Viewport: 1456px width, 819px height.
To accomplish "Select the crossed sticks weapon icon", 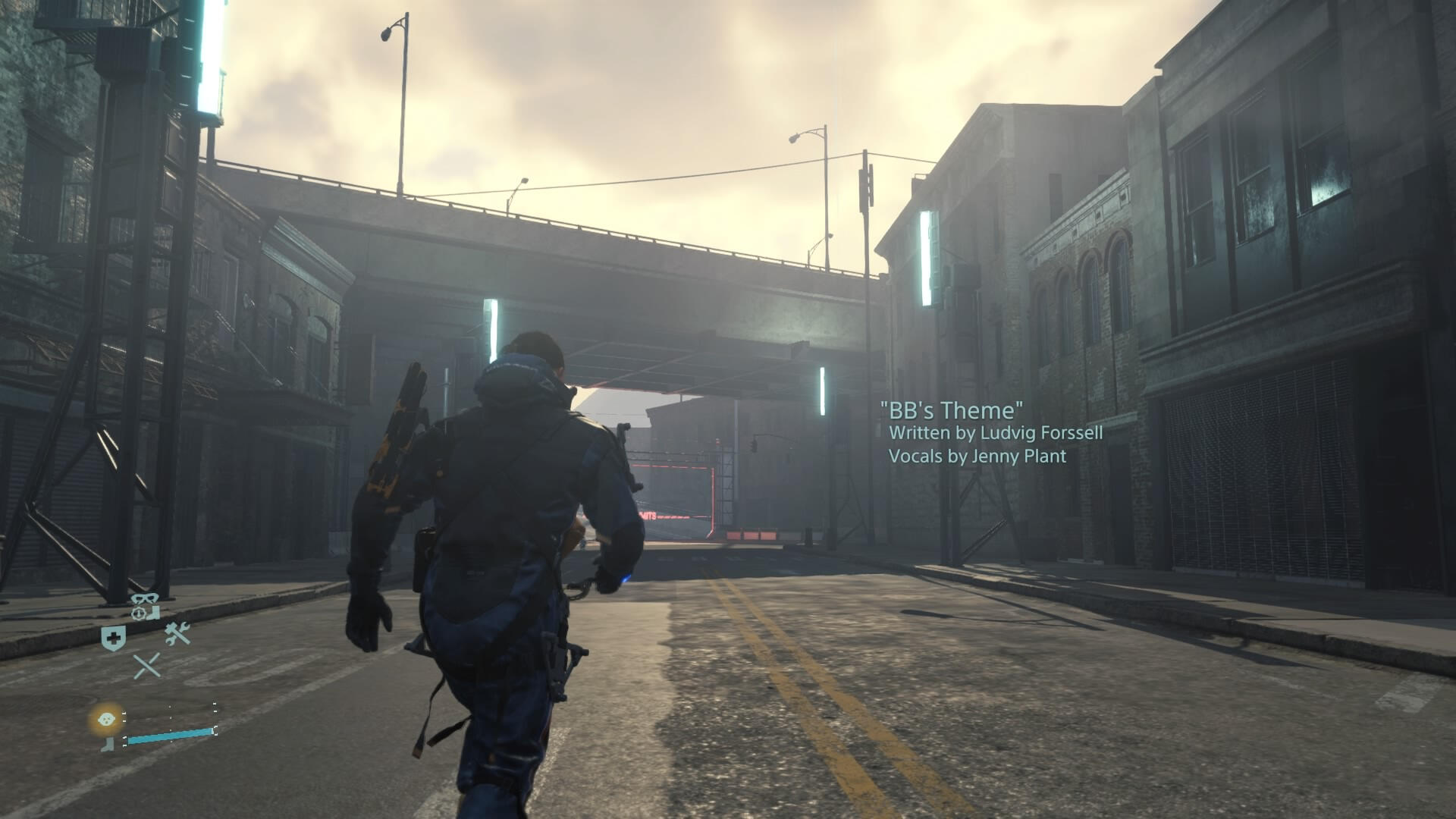I will click(x=146, y=666).
